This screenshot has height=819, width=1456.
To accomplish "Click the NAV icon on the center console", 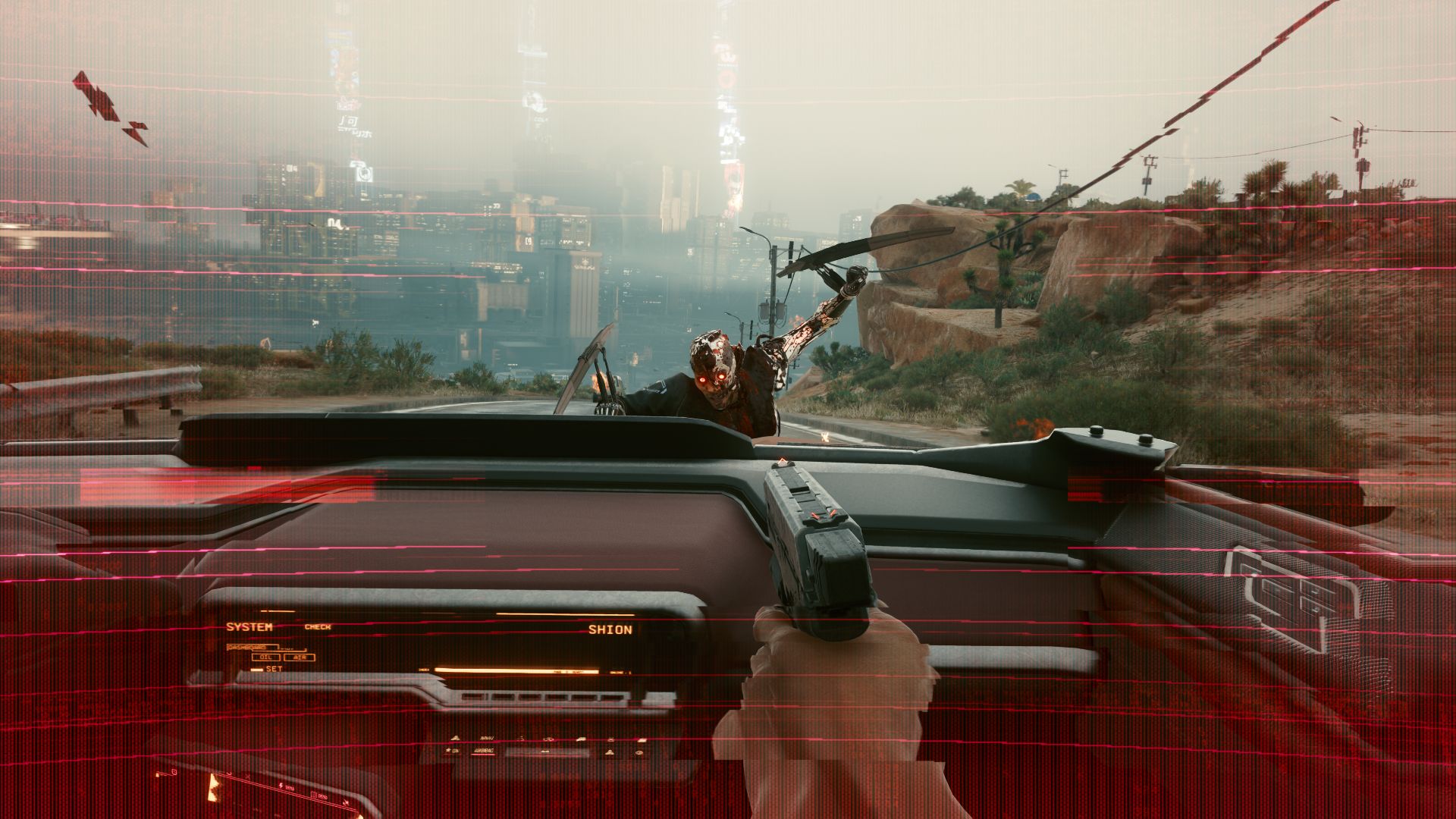I will [x=487, y=738].
